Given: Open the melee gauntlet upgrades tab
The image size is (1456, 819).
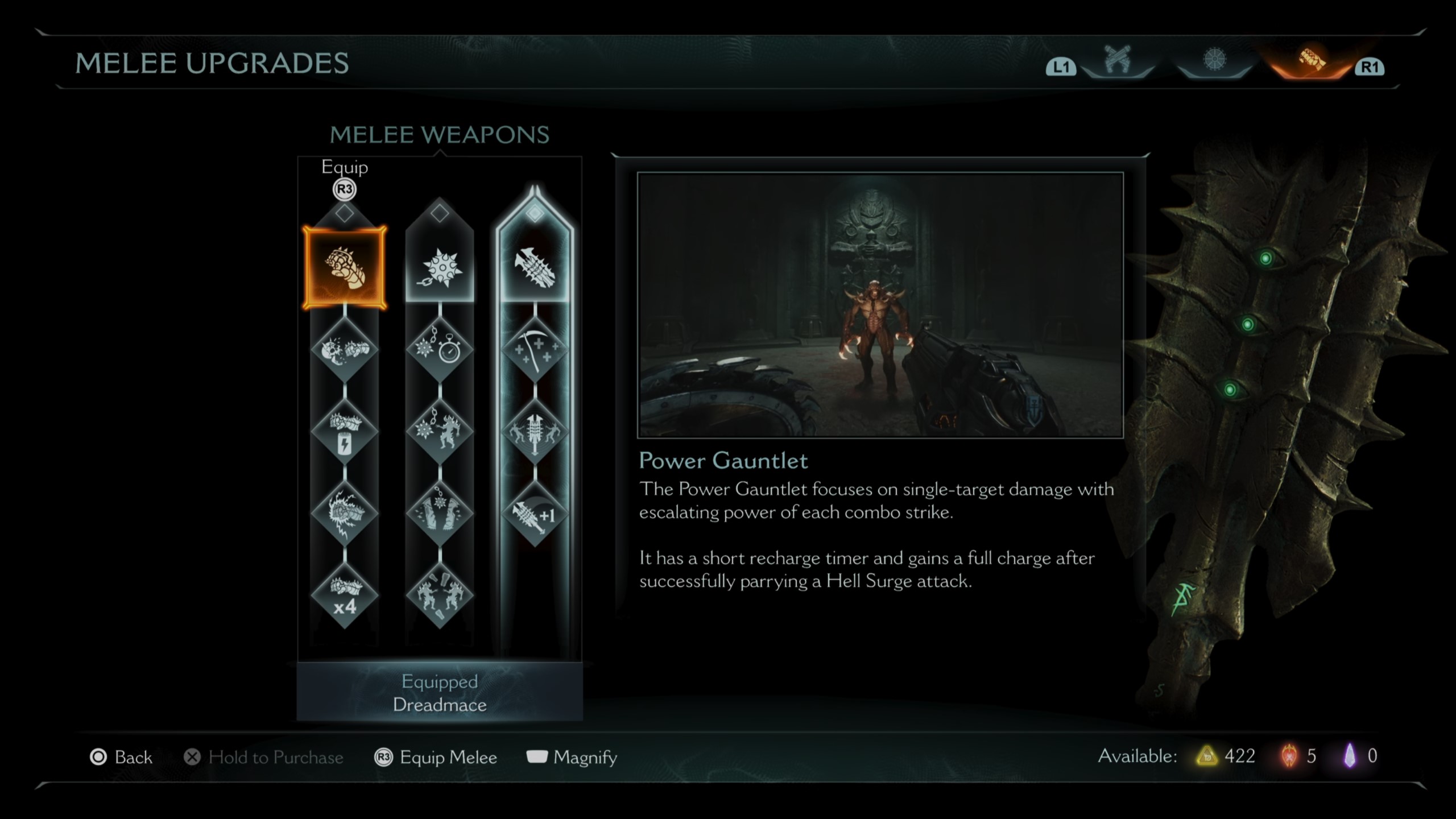Looking at the screenshot, I should [x=1312, y=61].
